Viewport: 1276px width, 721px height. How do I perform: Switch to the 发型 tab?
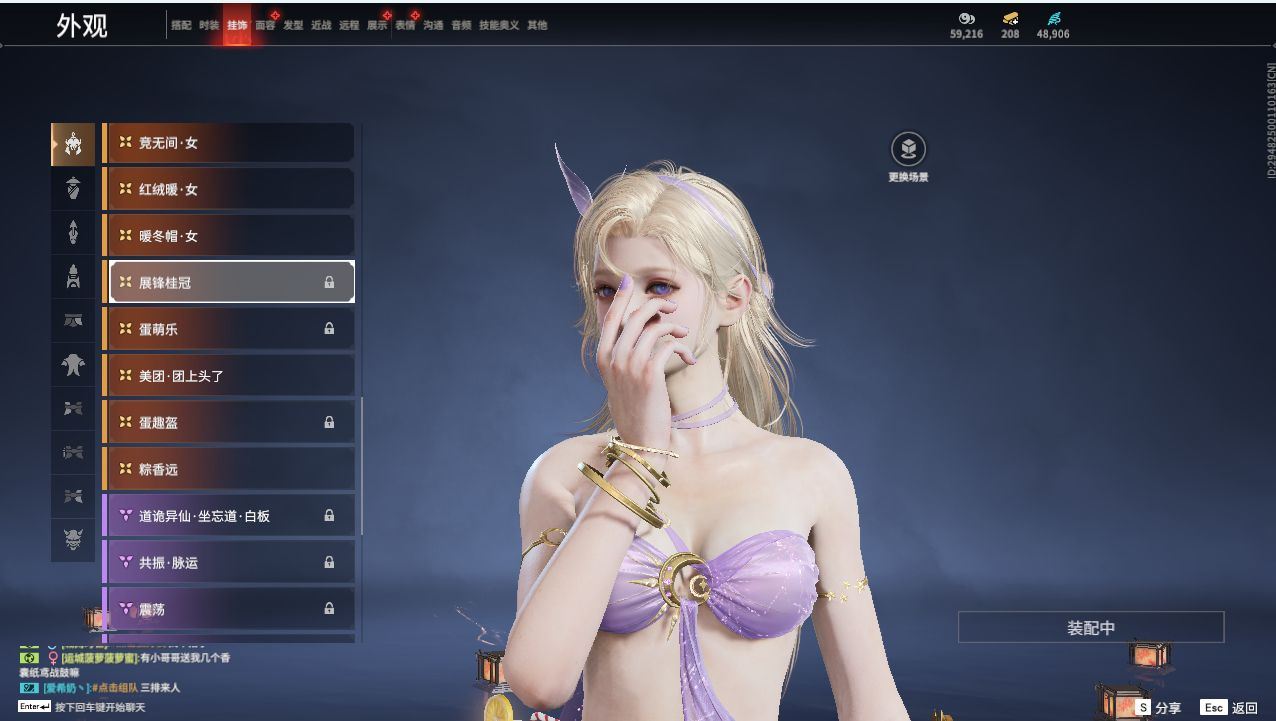coord(293,25)
